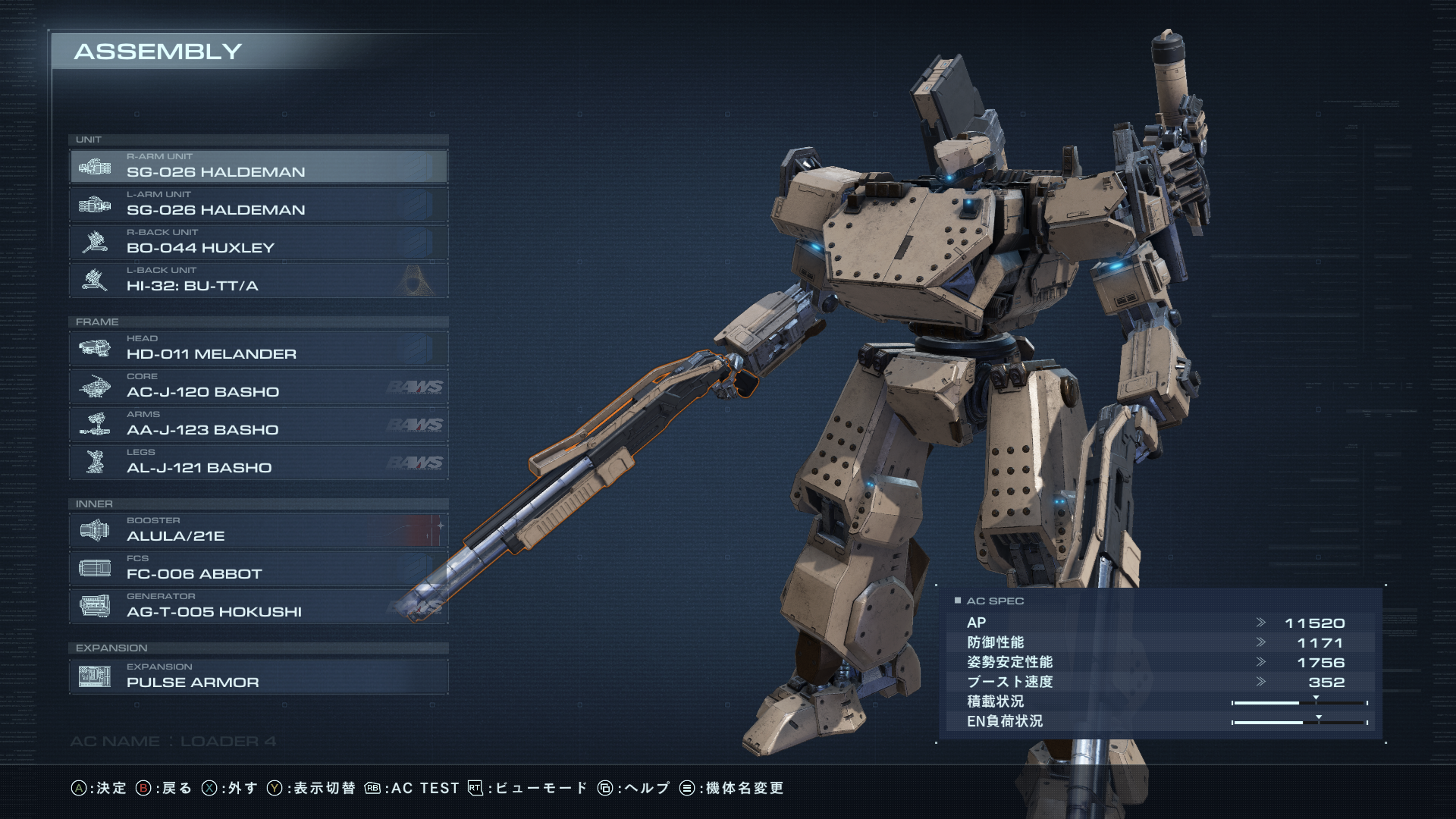Open the AC-J-120 BASHO core slot
1456x819 pixels.
[258, 386]
